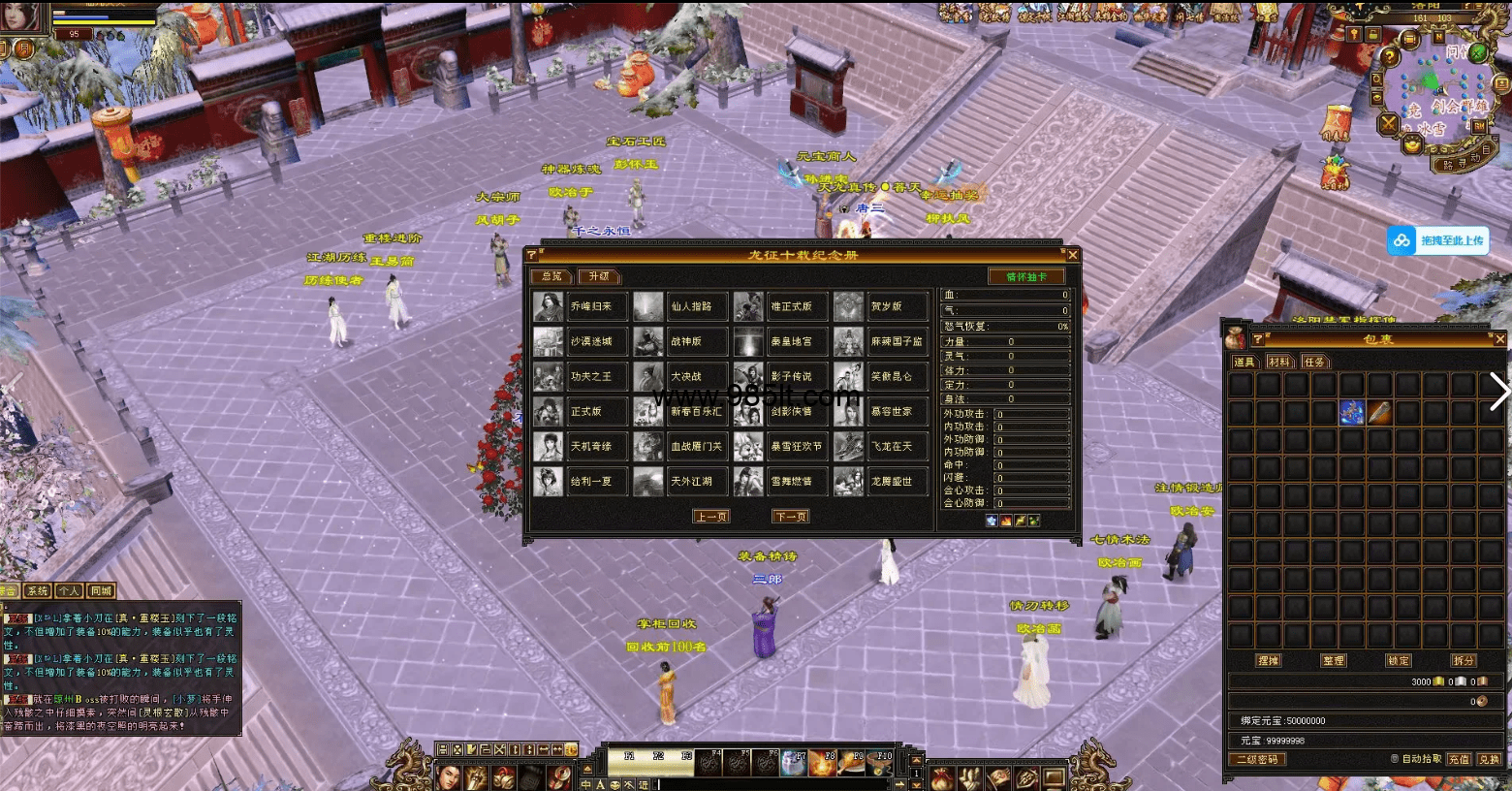Screen dimensions: 1512x791
Task: Open the 二级密码 settings
Action: pos(1257,759)
